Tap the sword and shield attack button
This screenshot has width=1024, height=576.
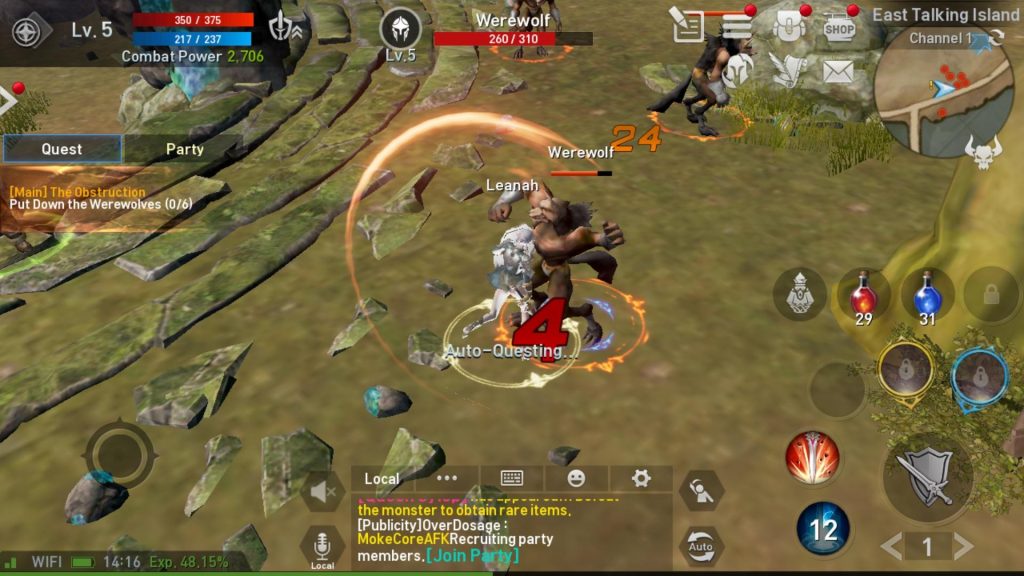pyautogui.click(x=927, y=478)
